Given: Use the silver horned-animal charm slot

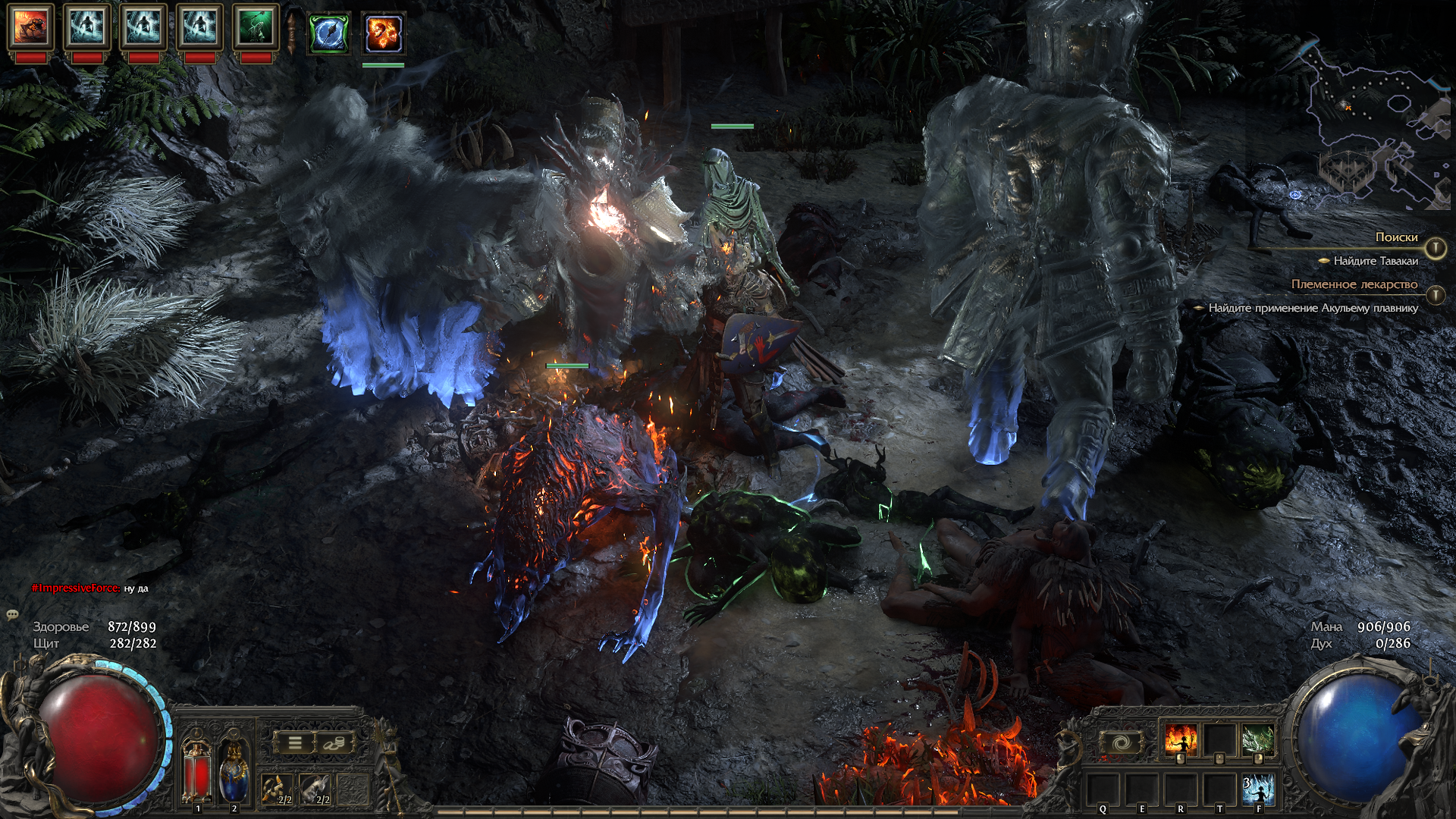Looking at the screenshot, I should pos(314,789).
